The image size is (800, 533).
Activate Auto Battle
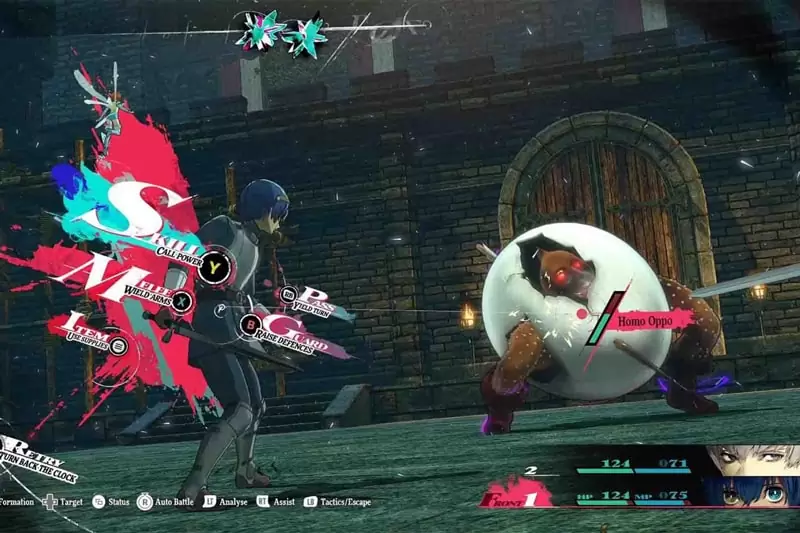pyautogui.click(x=172, y=502)
